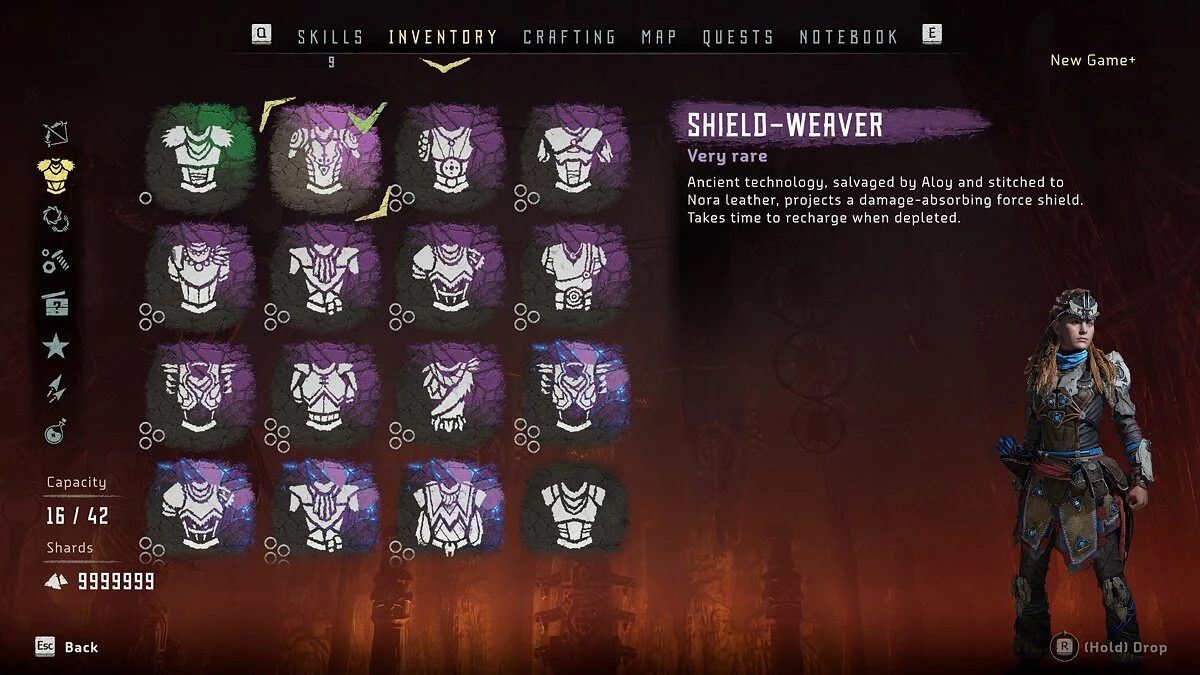
Task: Open the arrow and lightning category
Action: pyautogui.click(x=56, y=390)
